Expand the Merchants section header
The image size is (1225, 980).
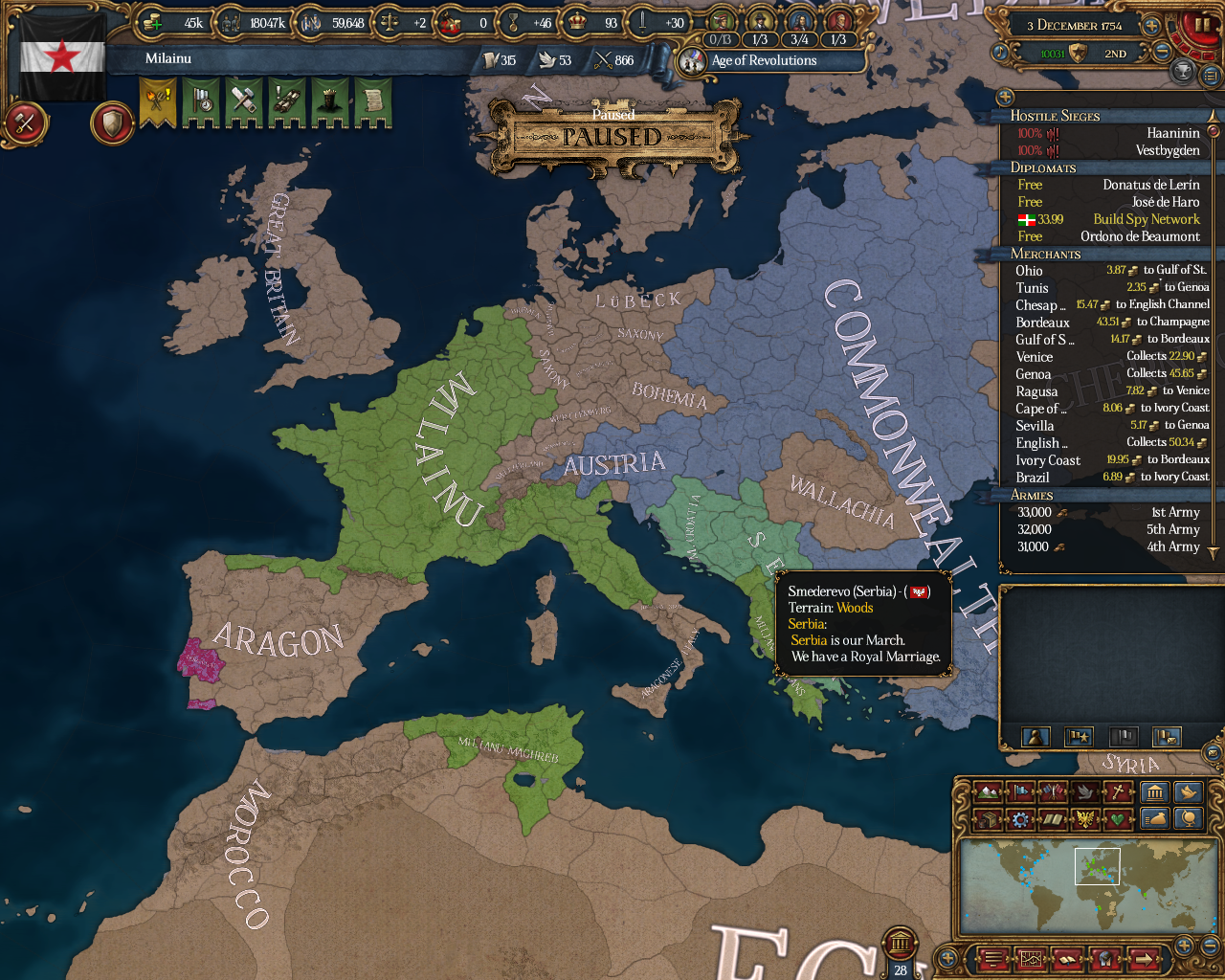1048,254
